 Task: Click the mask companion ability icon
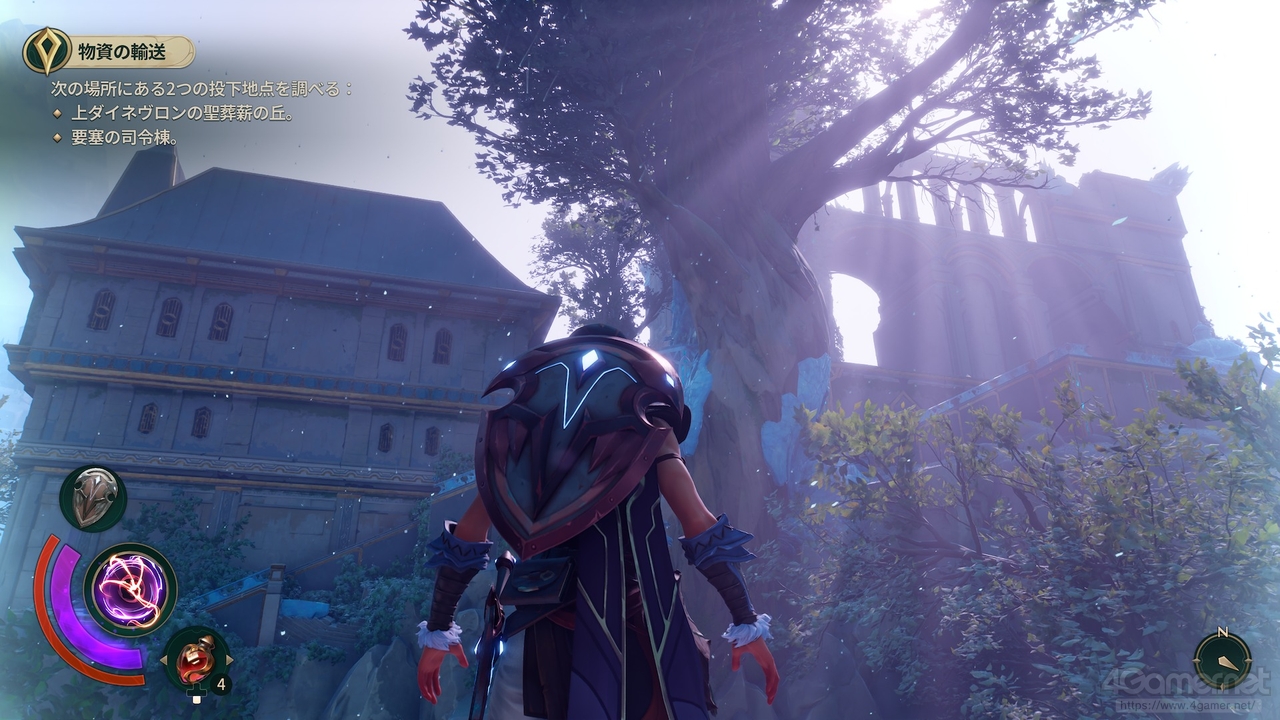pyautogui.click(x=93, y=498)
